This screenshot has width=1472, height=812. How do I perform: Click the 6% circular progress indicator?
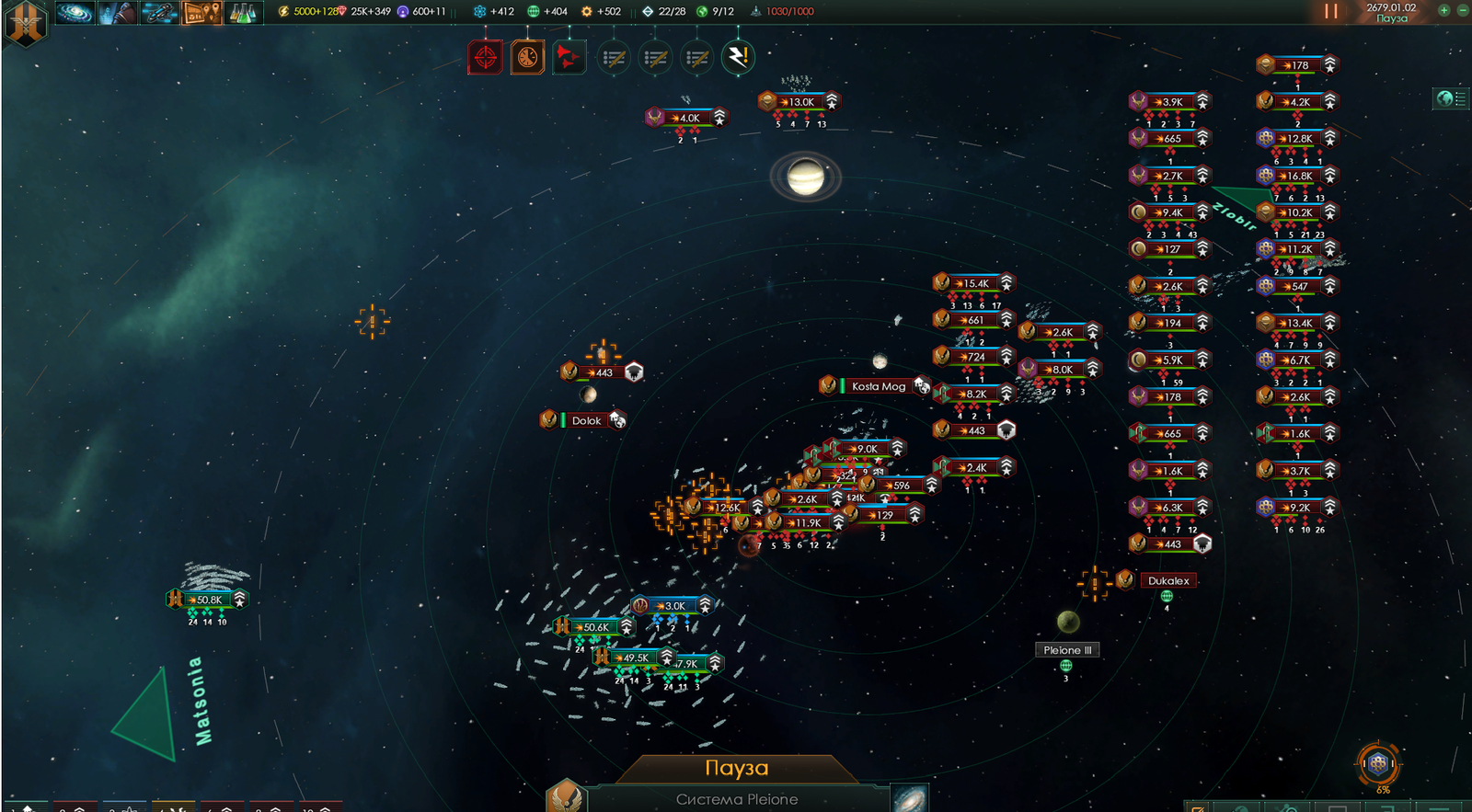1377,763
